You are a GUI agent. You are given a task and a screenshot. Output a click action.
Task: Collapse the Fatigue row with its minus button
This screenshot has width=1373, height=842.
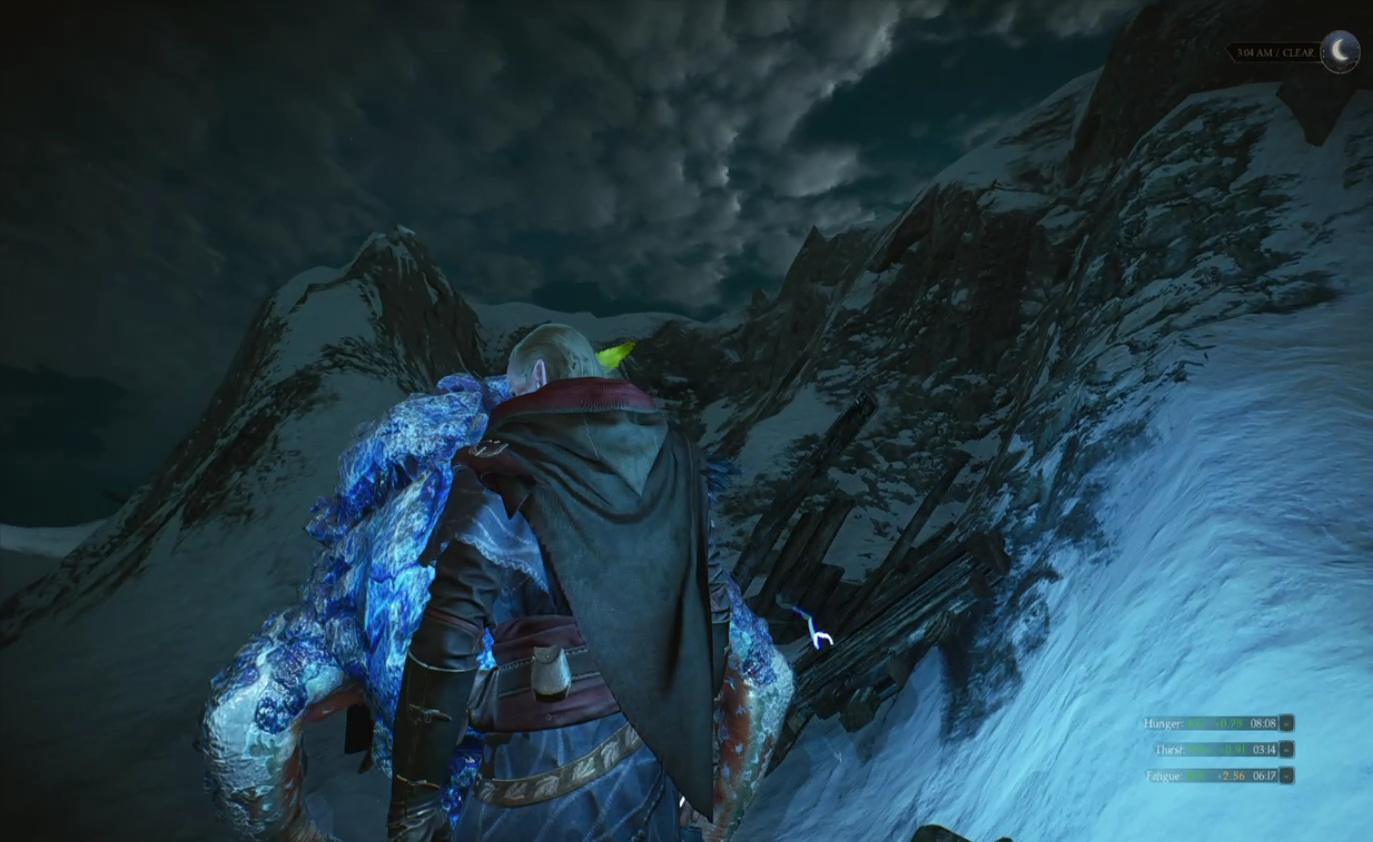pyautogui.click(x=1287, y=775)
